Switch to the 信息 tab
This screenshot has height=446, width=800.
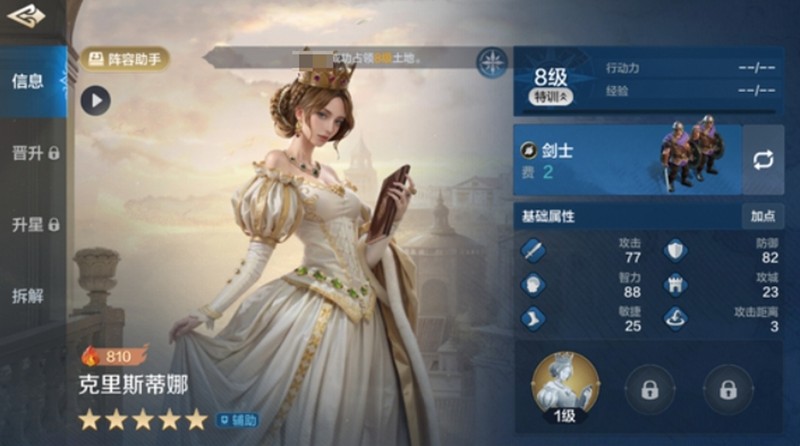click(x=28, y=81)
